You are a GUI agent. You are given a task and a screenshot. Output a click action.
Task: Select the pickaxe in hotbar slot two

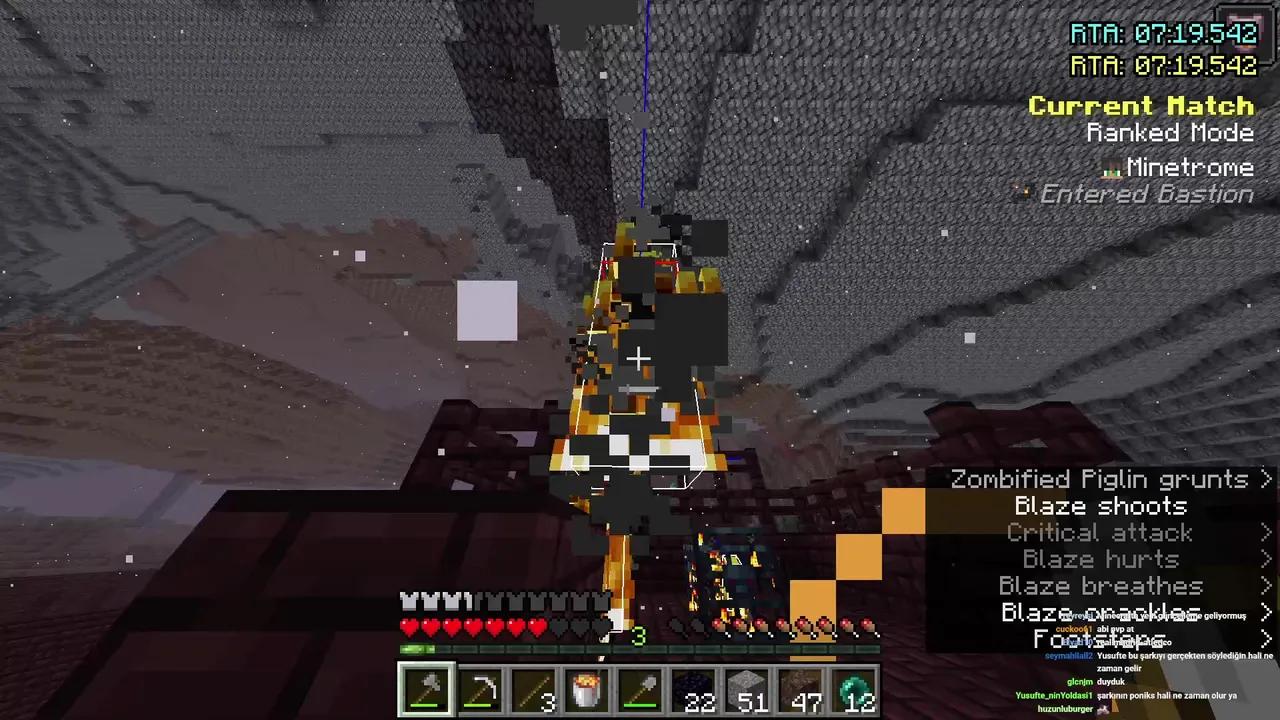tap(480, 687)
